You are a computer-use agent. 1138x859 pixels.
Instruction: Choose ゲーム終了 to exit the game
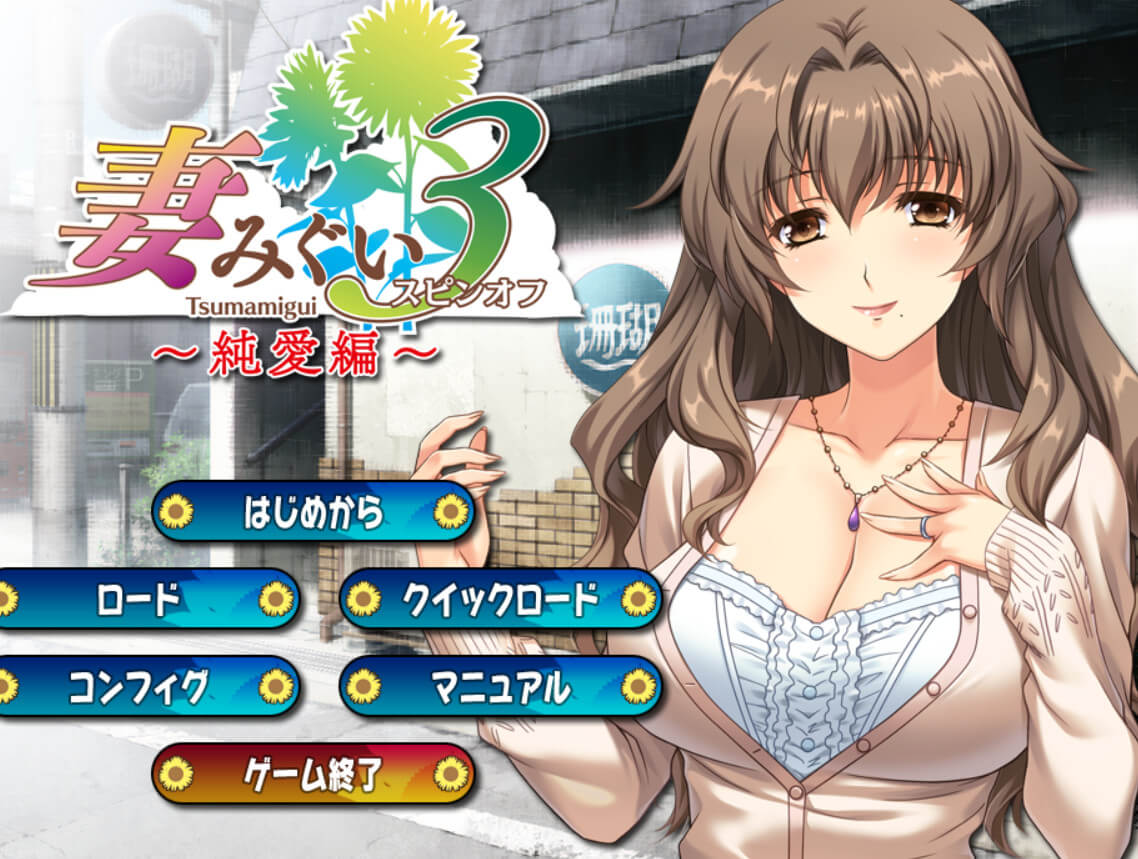[313, 773]
